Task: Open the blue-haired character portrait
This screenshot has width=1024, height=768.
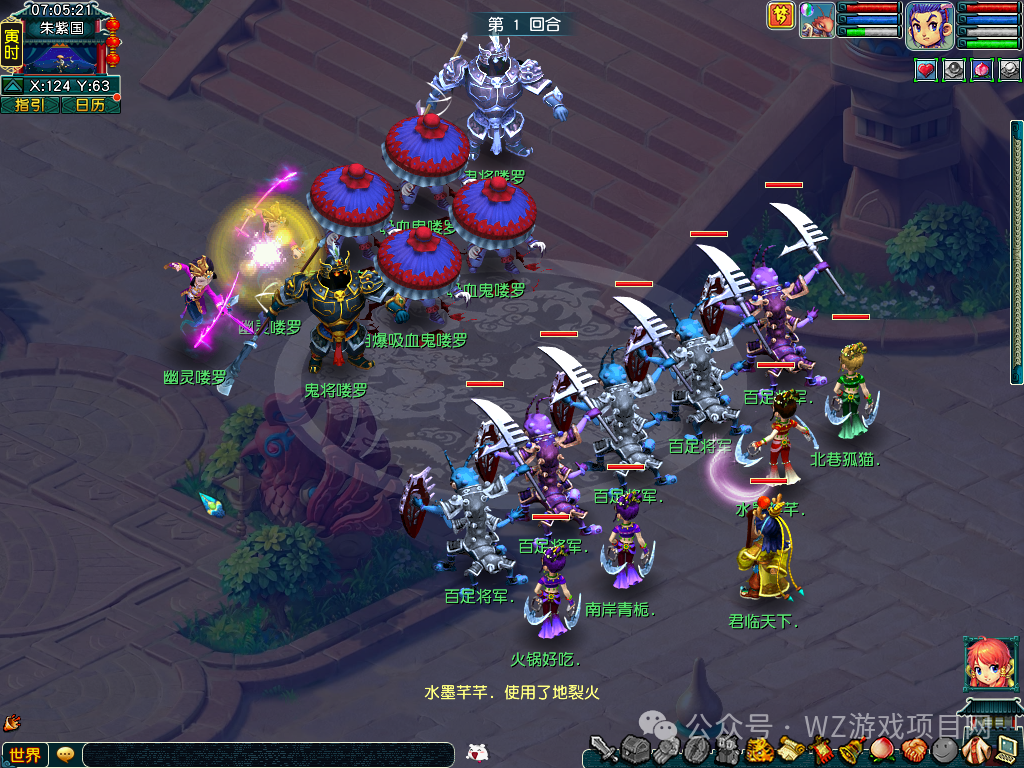Action: click(929, 25)
